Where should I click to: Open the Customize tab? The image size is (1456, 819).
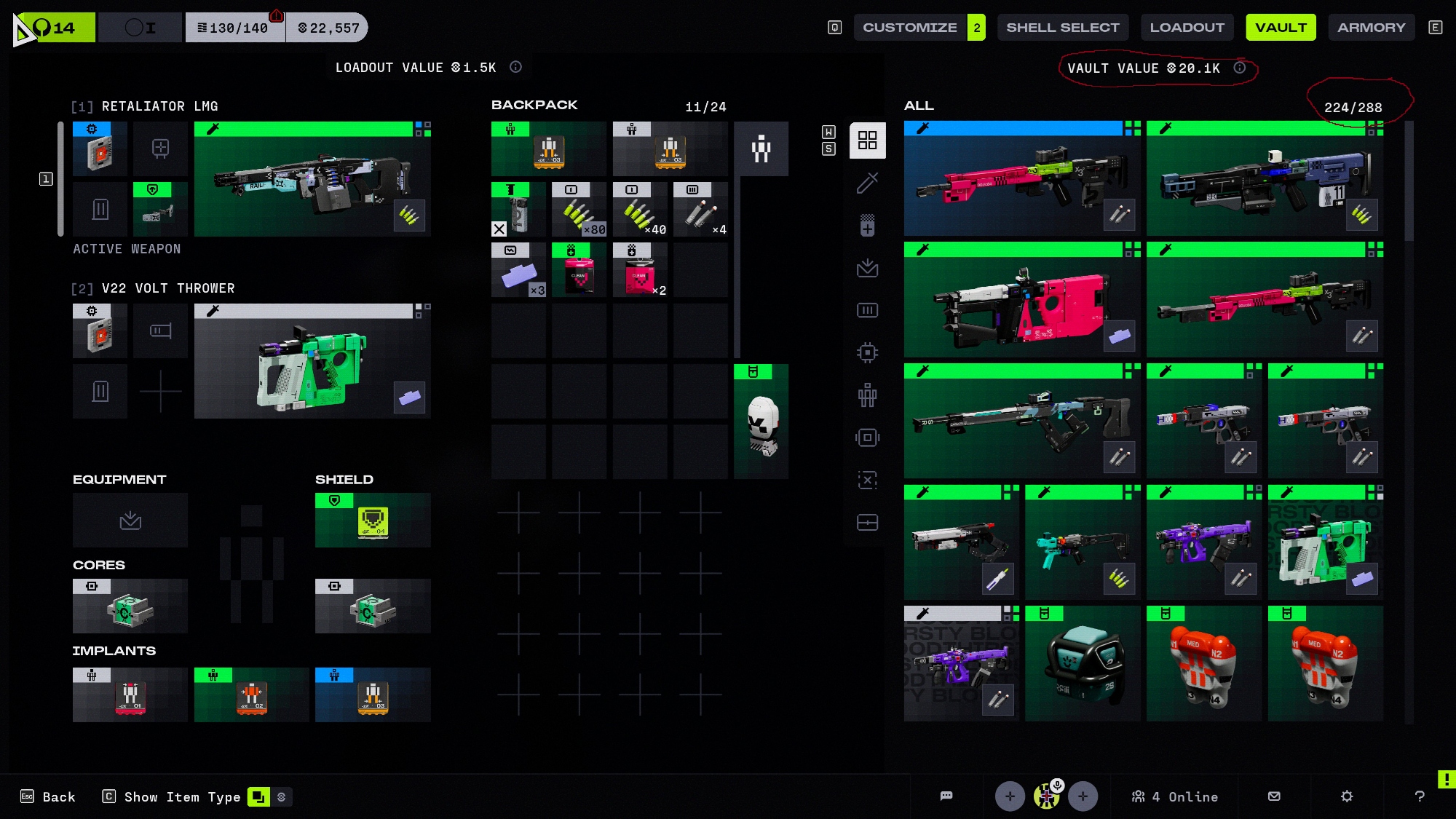(909, 28)
